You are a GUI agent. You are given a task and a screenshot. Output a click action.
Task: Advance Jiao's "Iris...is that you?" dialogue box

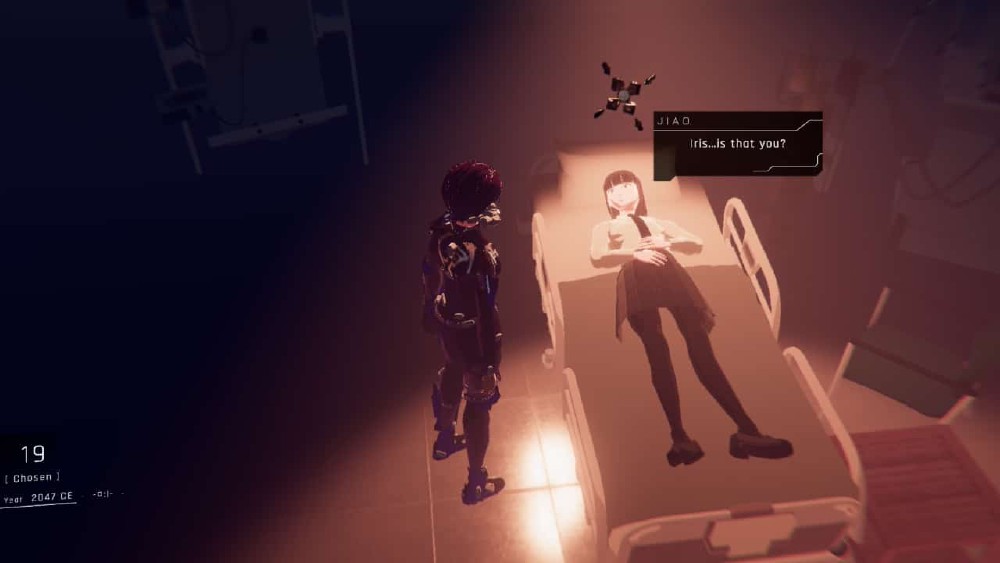coord(737,145)
